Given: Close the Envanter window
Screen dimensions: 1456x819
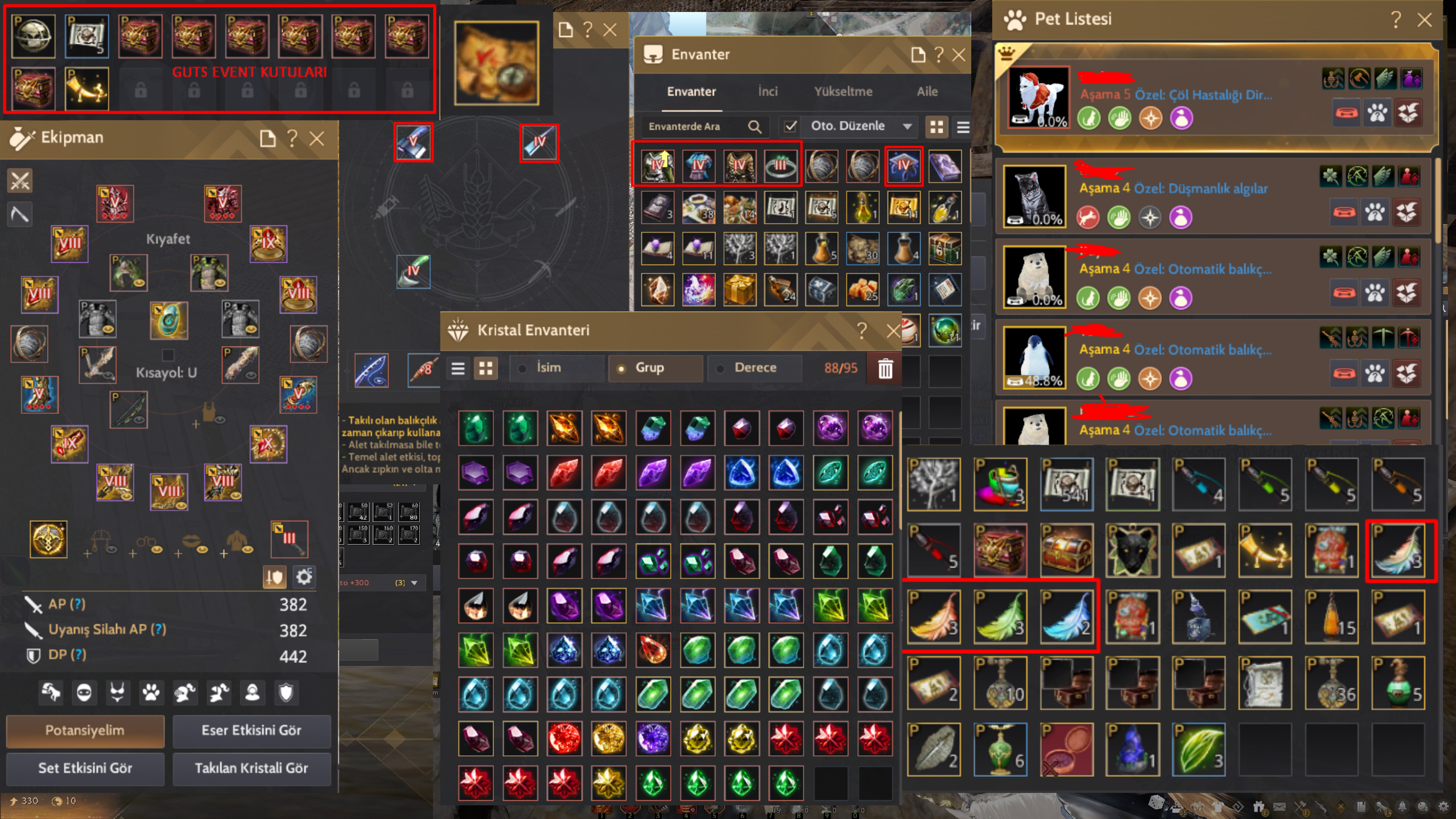Looking at the screenshot, I should (959, 55).
